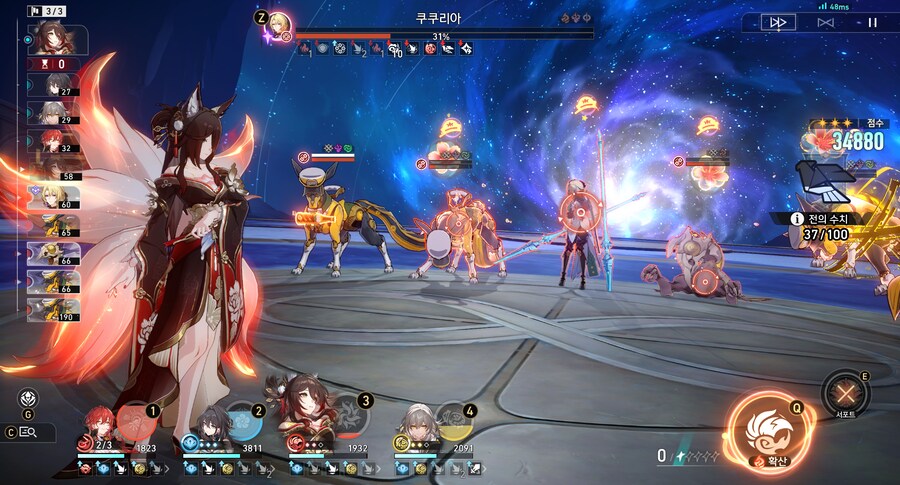
Task: Select the 쿠쿠리아 boss portrait
Action: click(x=280, y=24)
